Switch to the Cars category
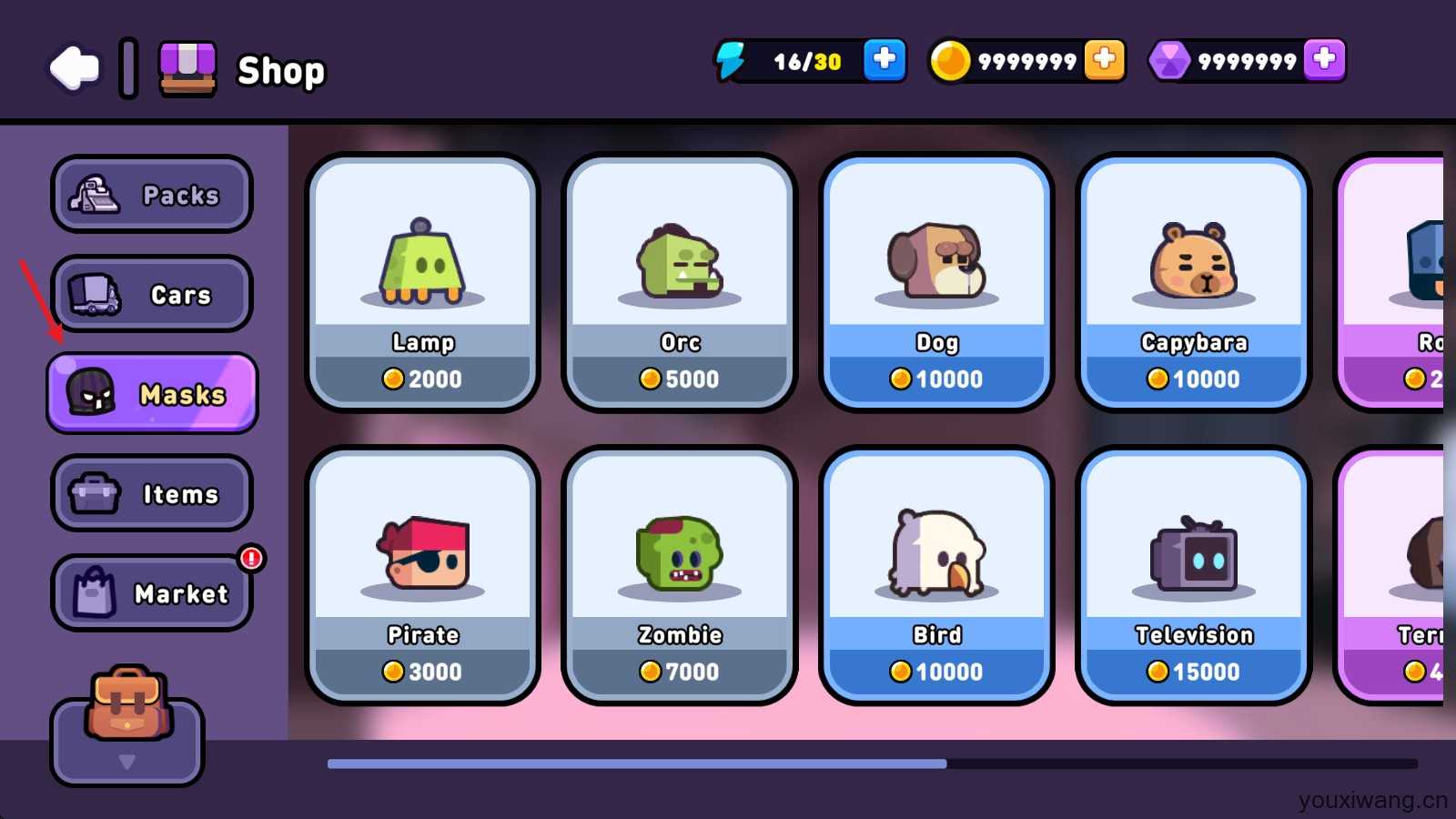 pos(152,294)
